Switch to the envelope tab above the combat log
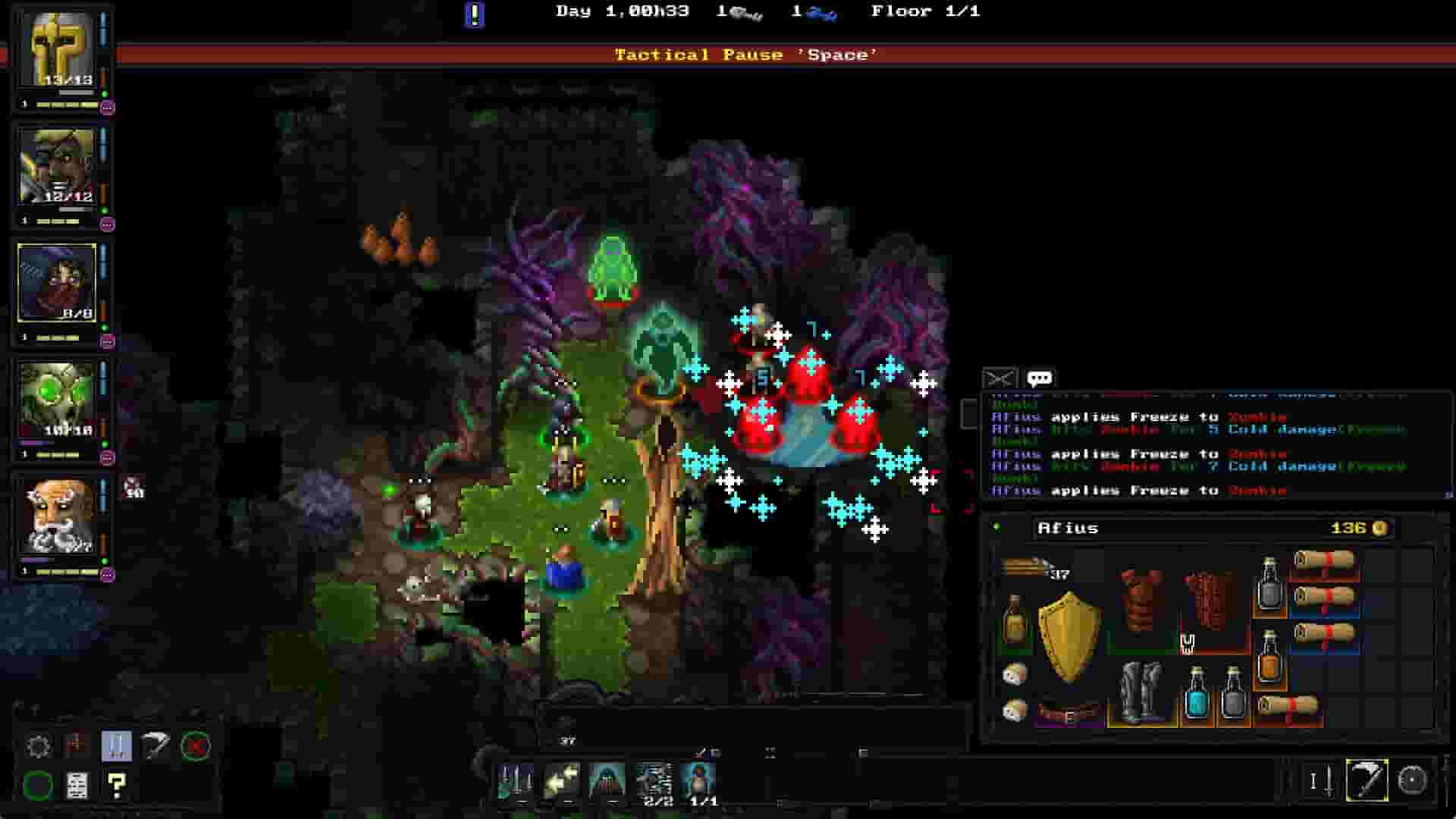Viewport: 1456px width, 819px height. coord(999,377)
